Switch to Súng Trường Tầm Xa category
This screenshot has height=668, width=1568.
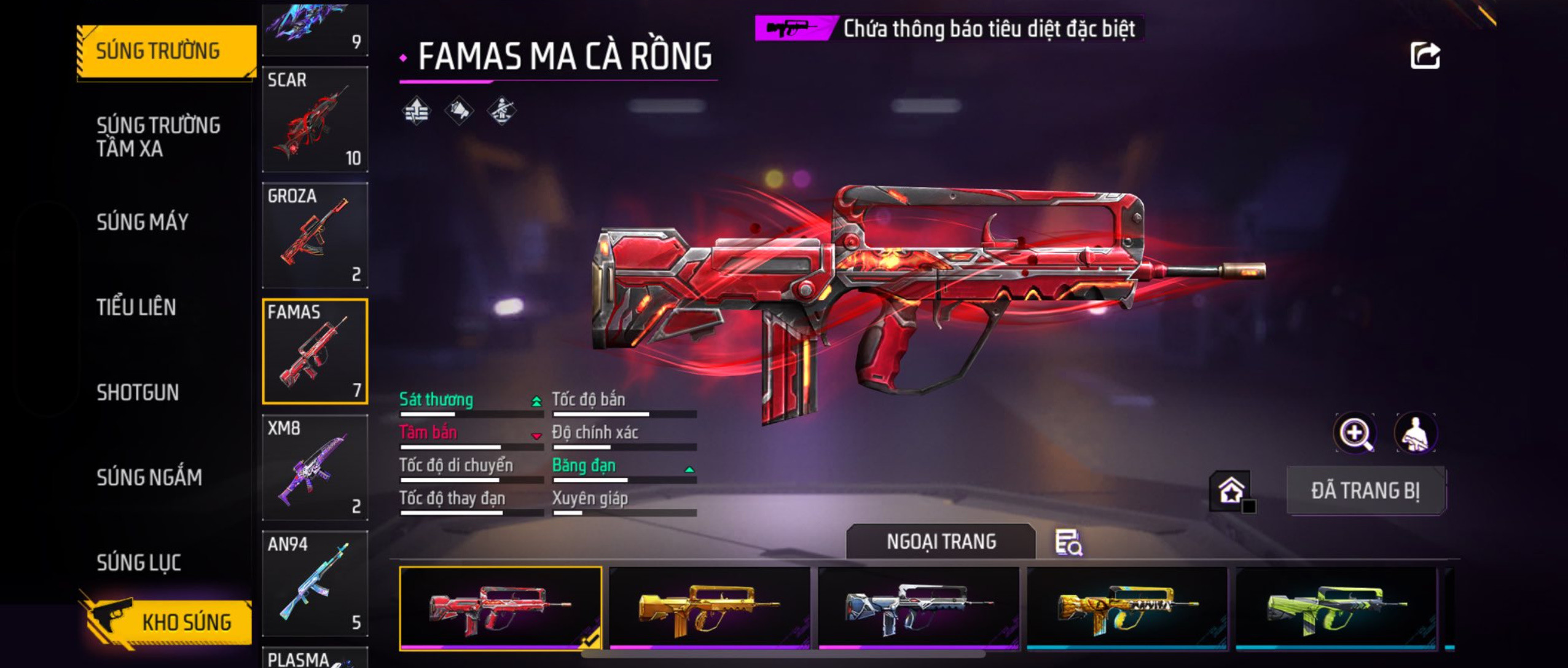pos(159,136)
